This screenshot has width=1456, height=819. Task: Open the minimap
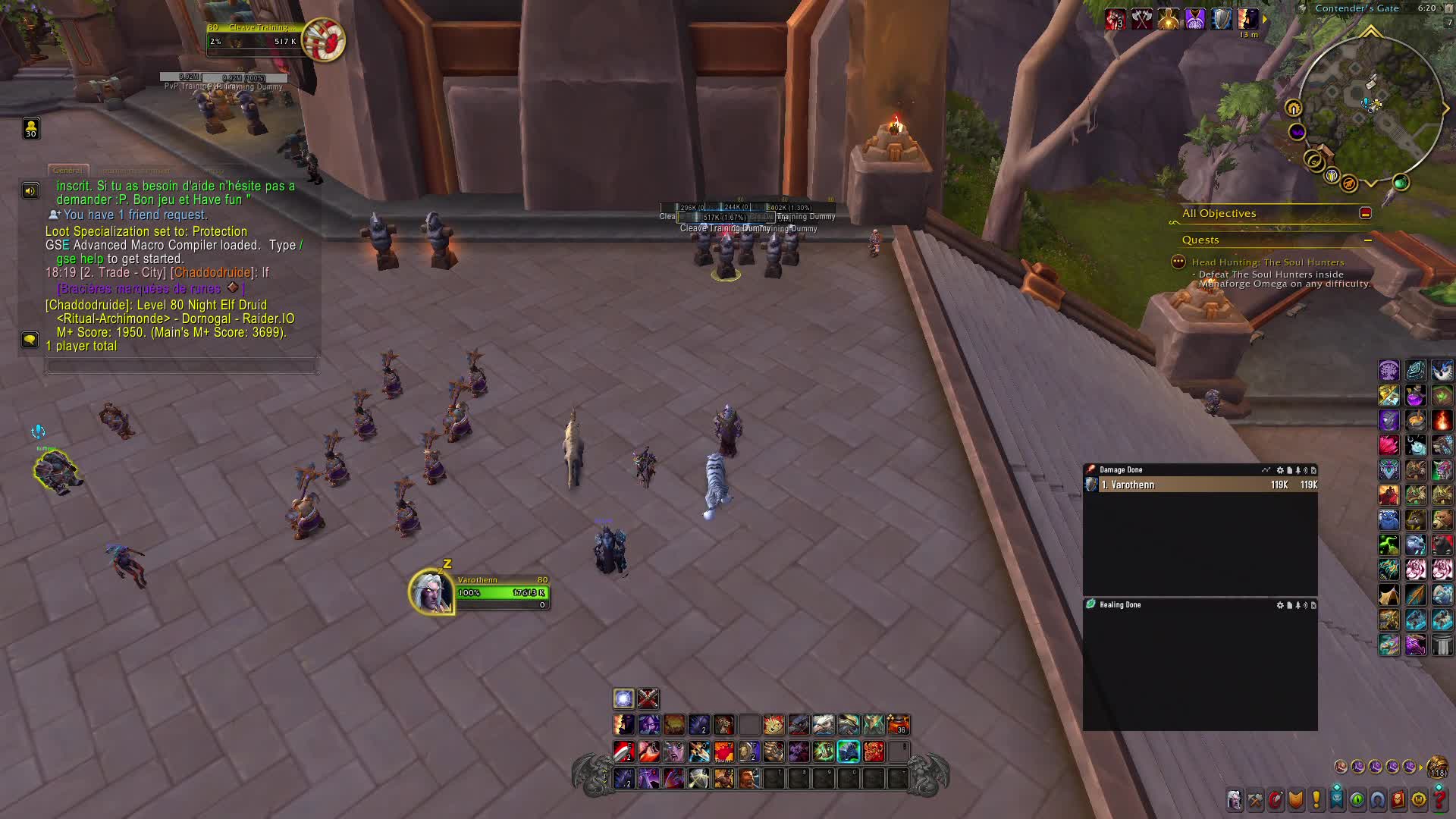coord(1370,106)
